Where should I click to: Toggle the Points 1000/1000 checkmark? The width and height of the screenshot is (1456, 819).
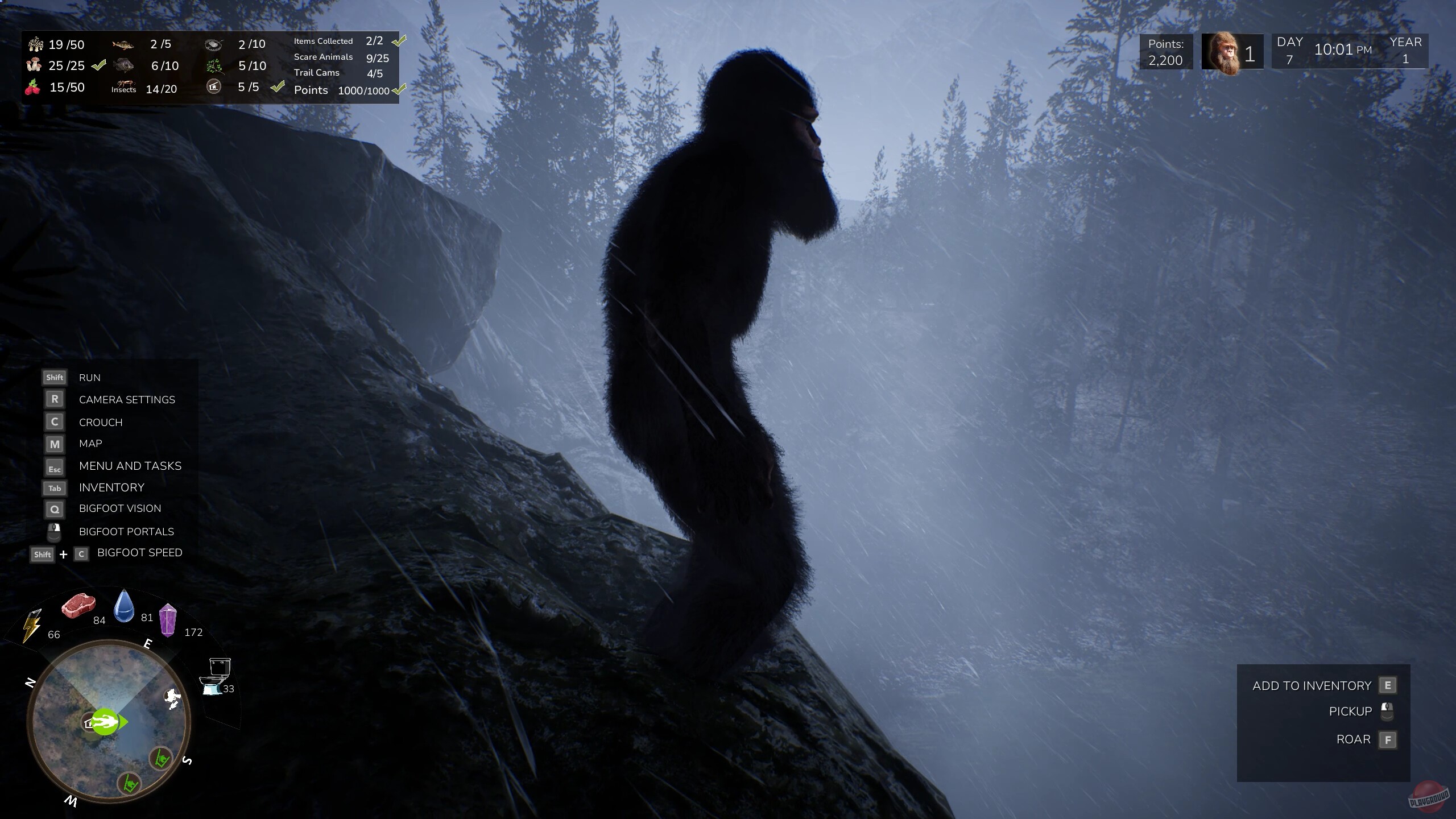pos(400,90)
